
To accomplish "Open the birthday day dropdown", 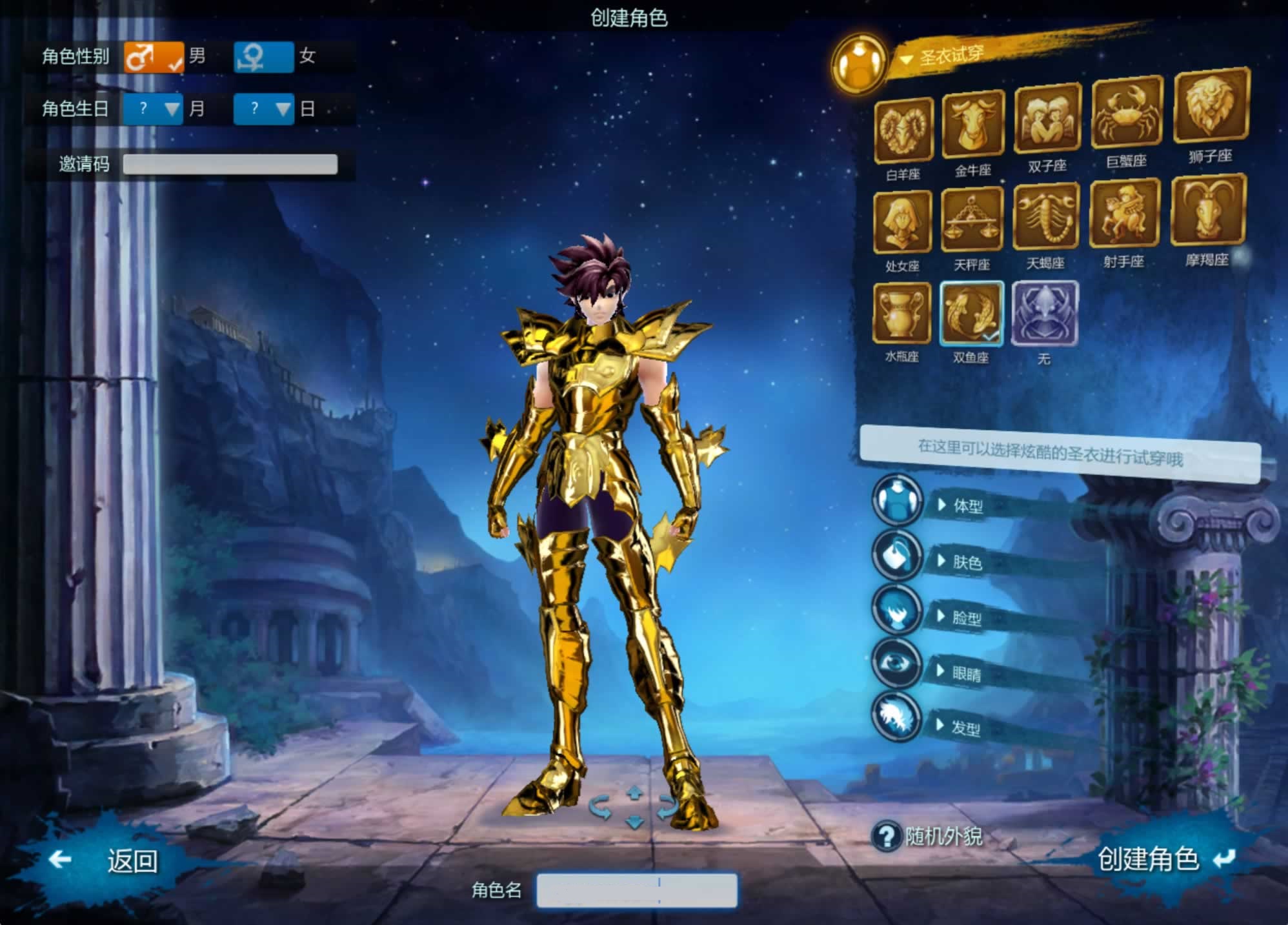I will (x=263, y=108).
